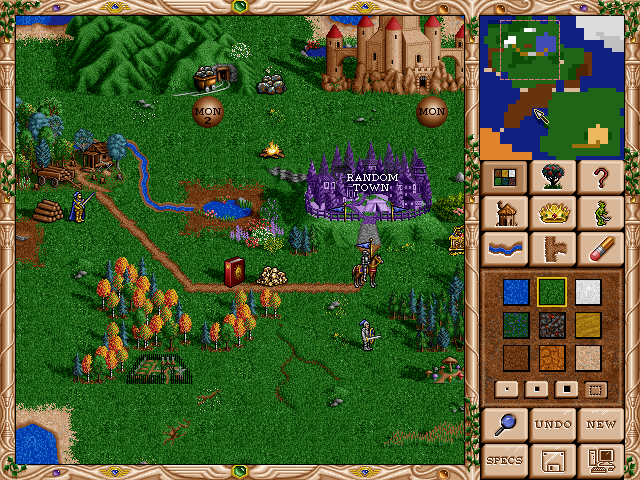
Task: Switch to object placement tree button
Action: 552,178
